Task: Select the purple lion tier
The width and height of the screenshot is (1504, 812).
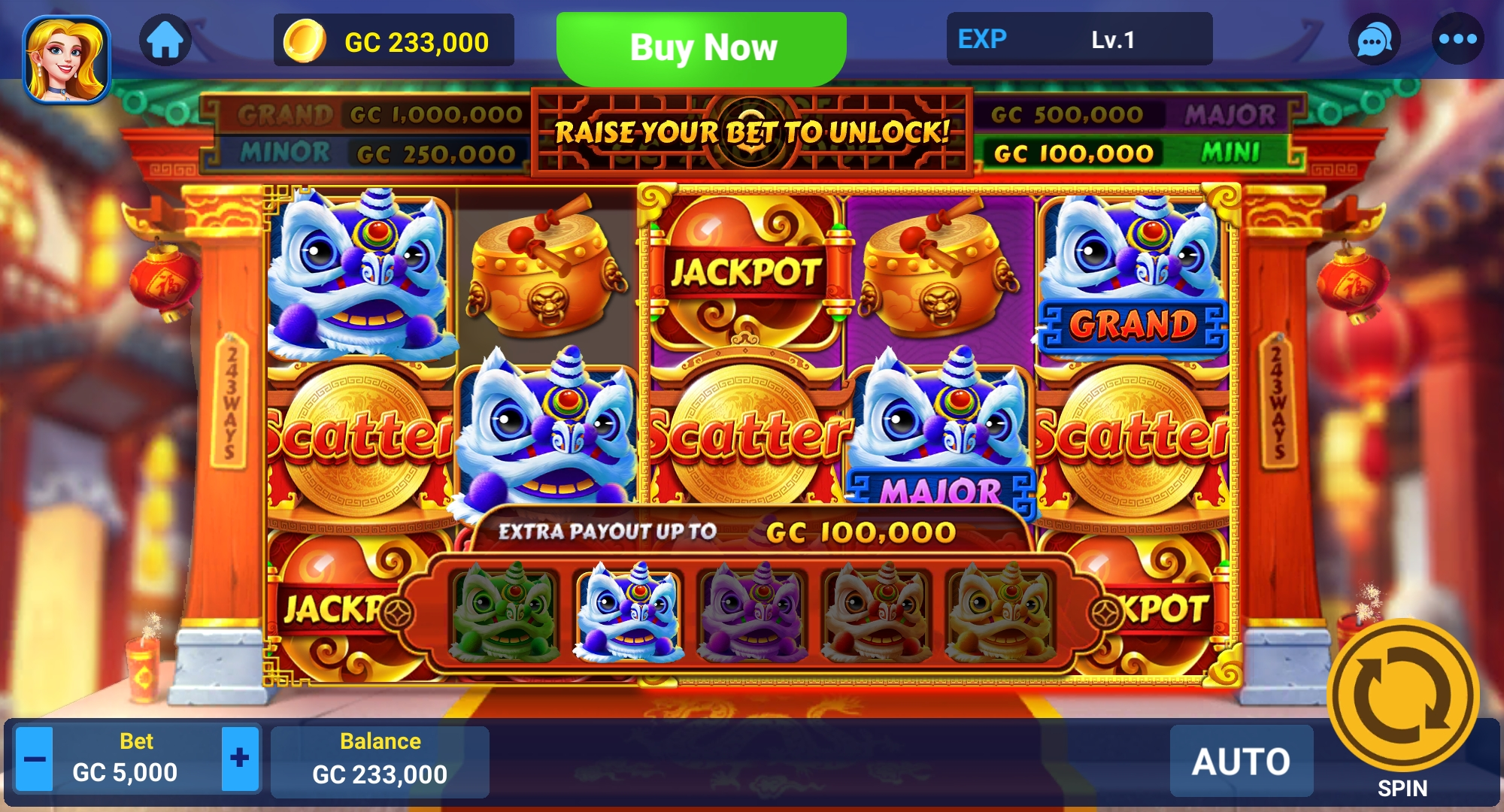Action: 753,612
